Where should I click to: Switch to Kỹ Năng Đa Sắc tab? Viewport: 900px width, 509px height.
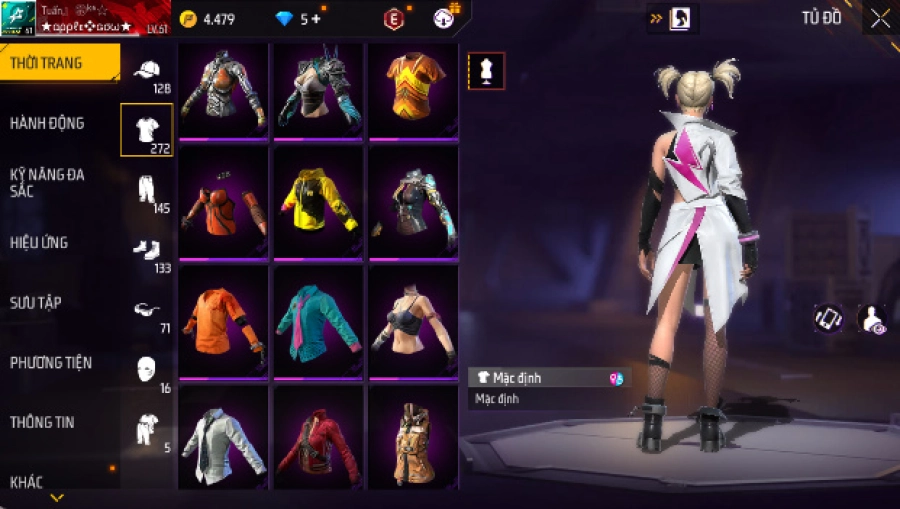pyautogui.click(x=47, y=182)
